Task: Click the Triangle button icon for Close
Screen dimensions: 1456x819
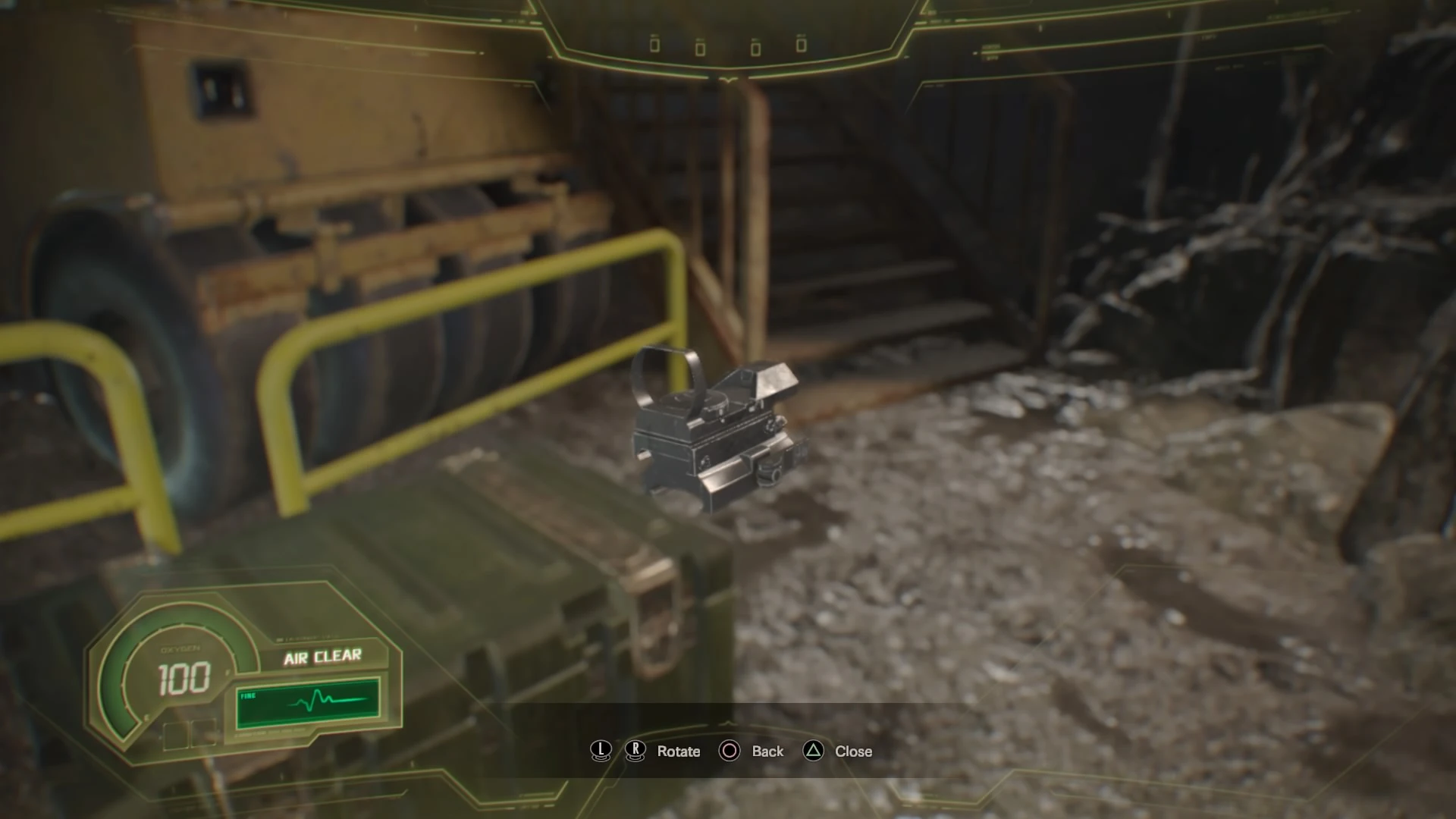Action: click(814, 751)
